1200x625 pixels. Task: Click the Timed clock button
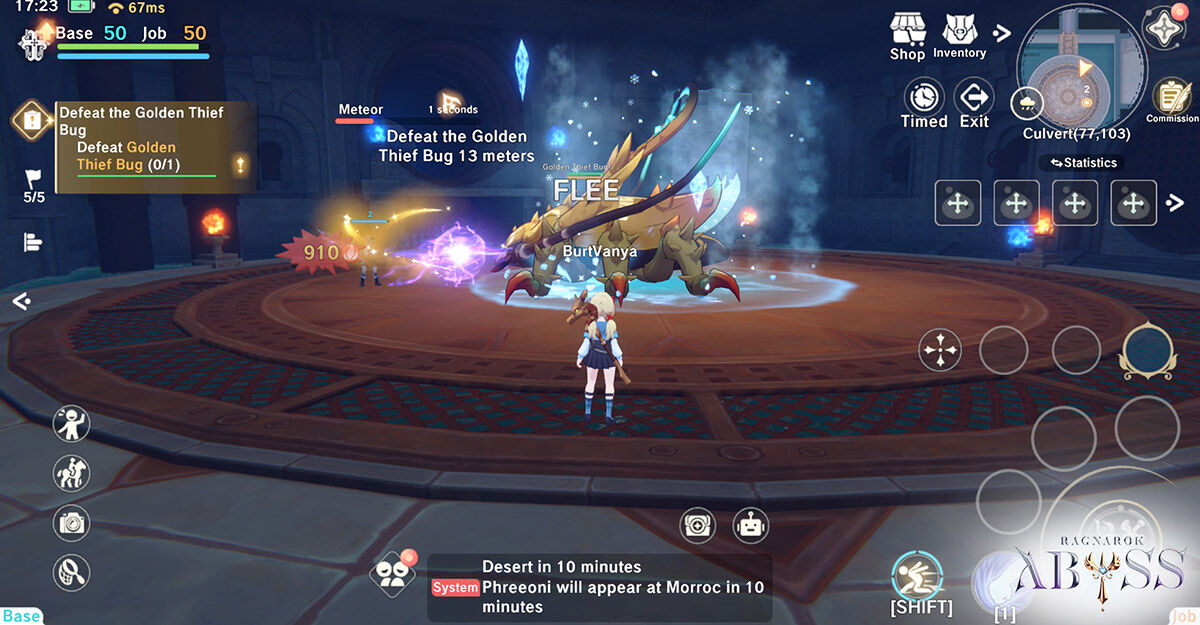tap(924, 102)
